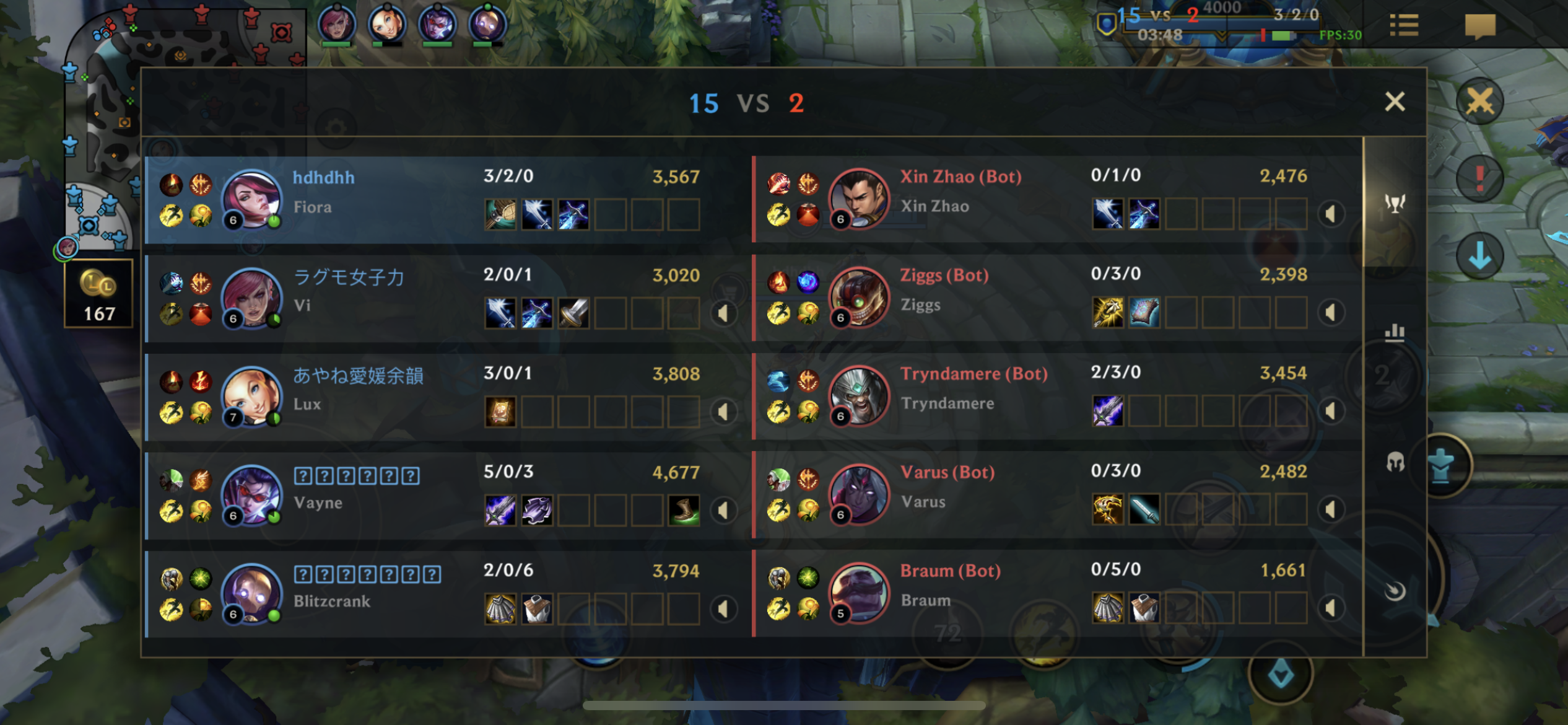Mute Braum (Bot)
This screenshot has width=1568, height=725.
[1330, 608]
